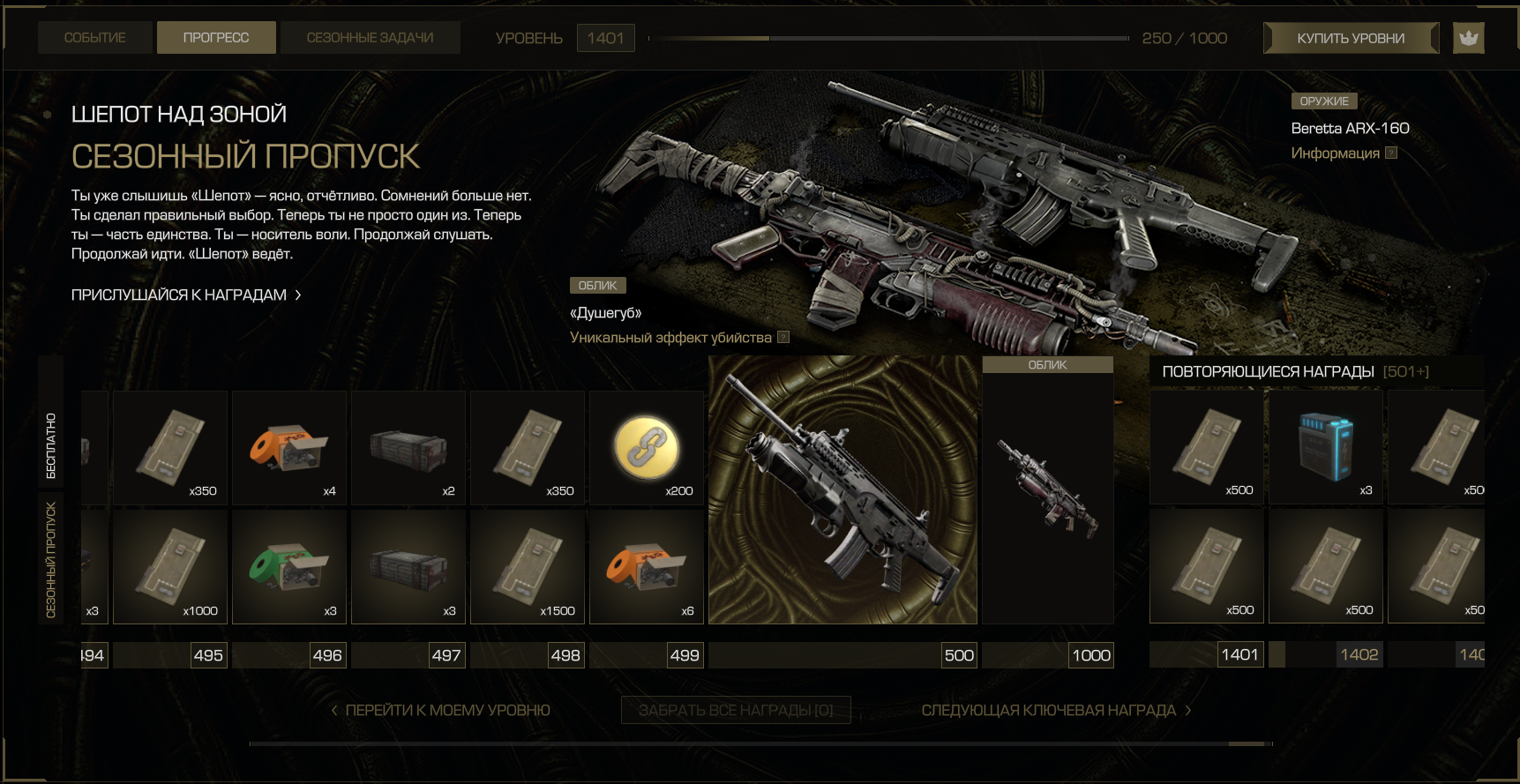The width and height of the screenshot is (1520, 784).
Task: Pick the level 500 Beretta rifle reward
Action: pyautogui.click(x=842, y=490)
